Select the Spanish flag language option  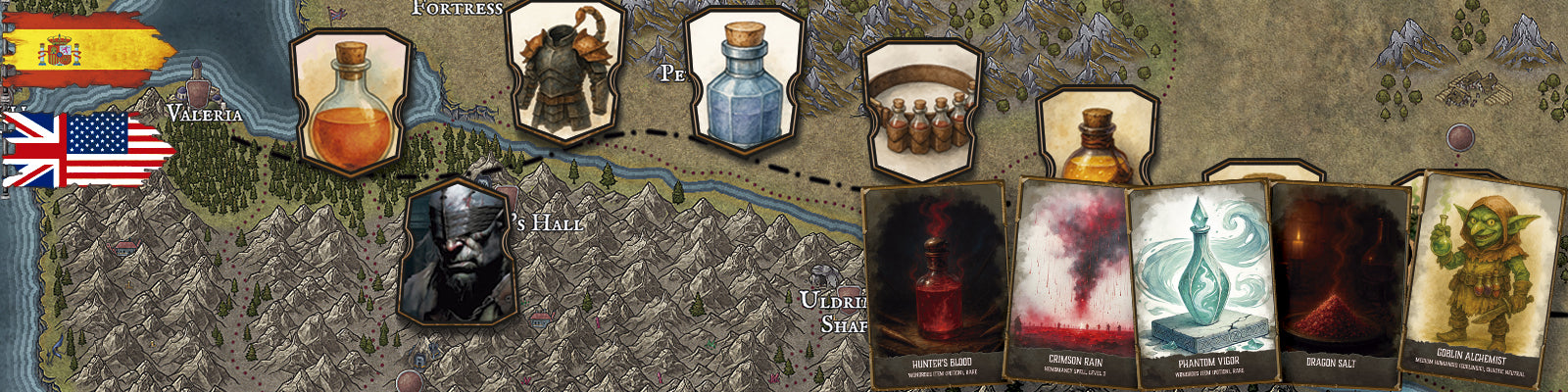88,49
